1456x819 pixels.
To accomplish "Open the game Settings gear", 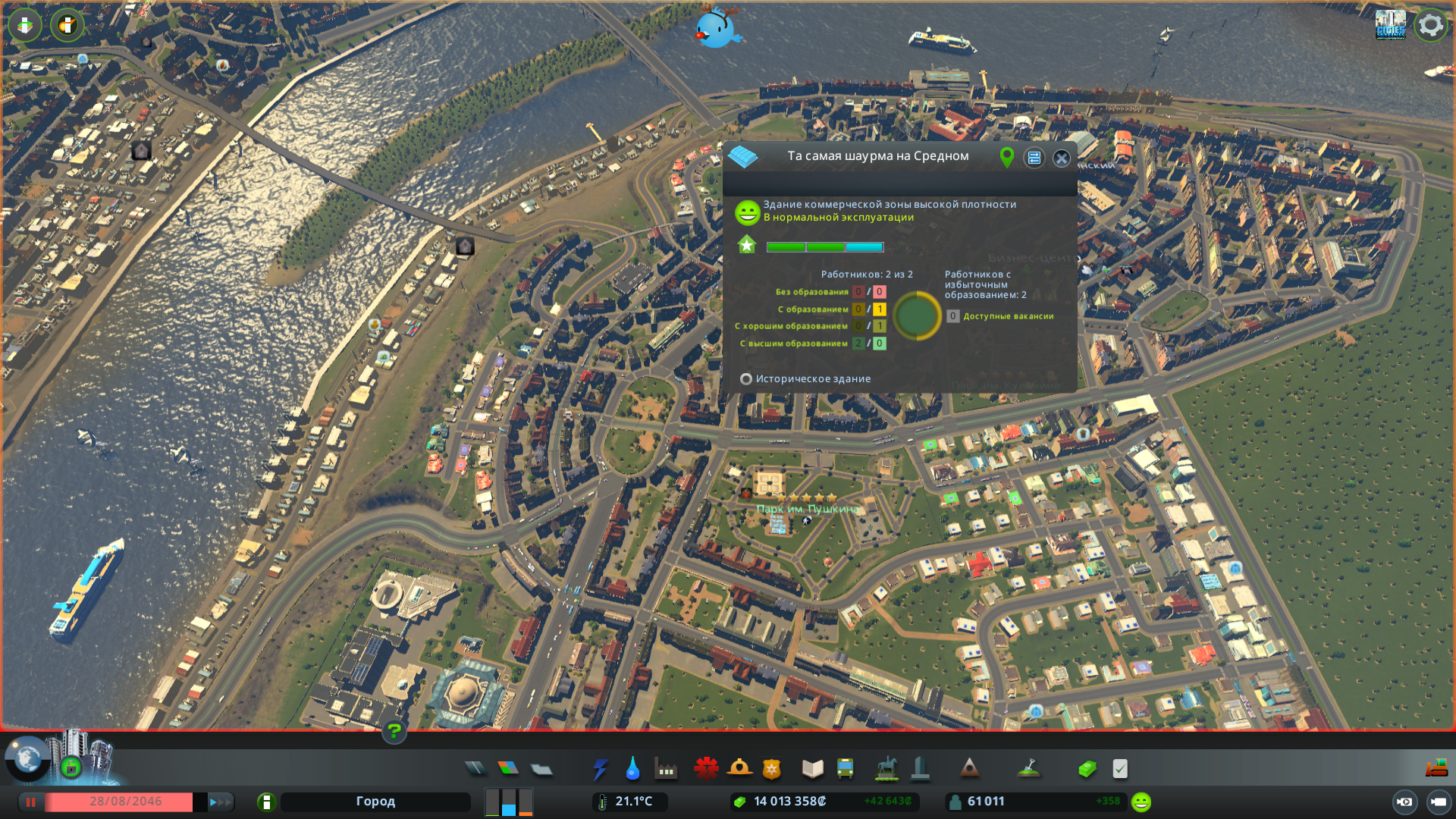I will 1429,25.
